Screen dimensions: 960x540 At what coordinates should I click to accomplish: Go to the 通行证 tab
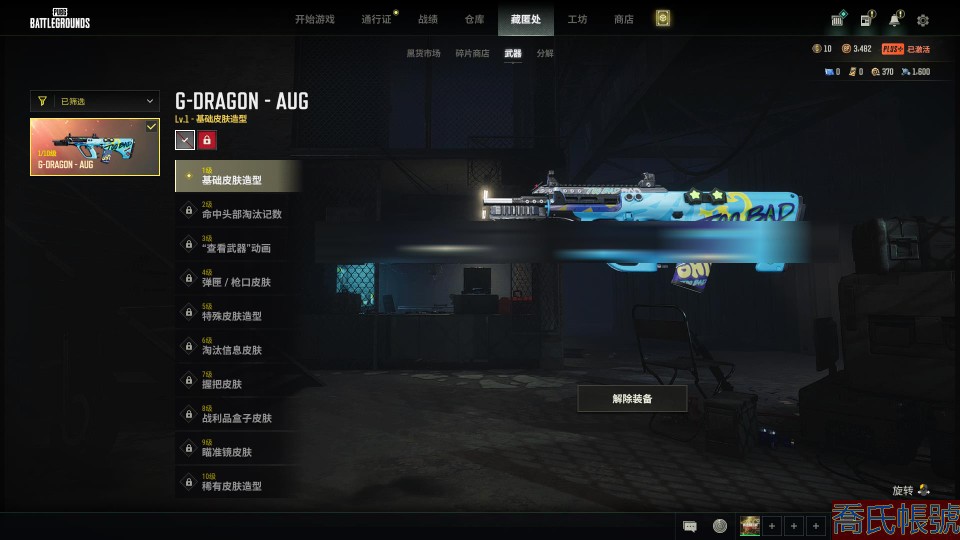(x=376, y=19)
